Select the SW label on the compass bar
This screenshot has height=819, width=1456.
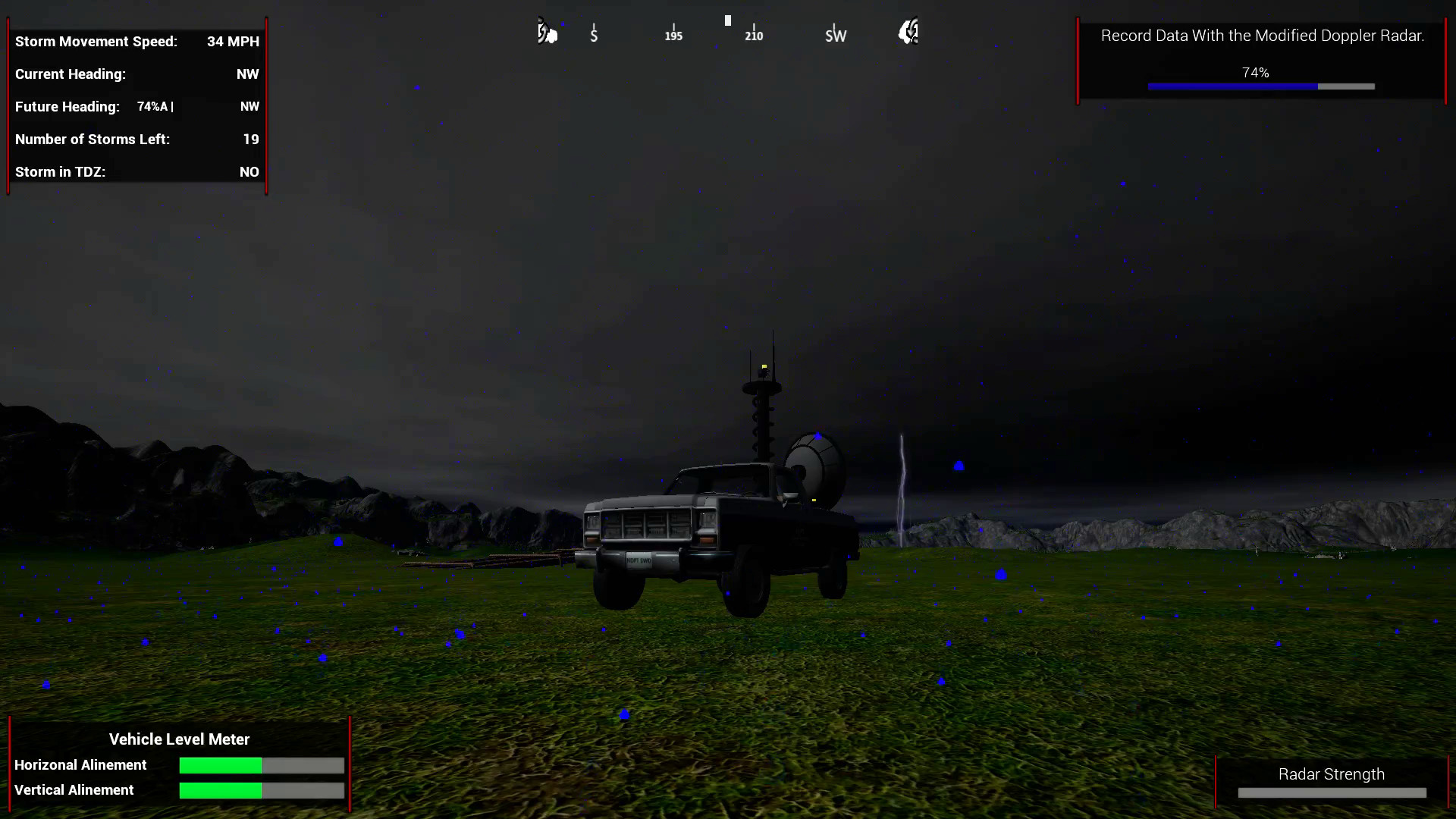[836, 35]
